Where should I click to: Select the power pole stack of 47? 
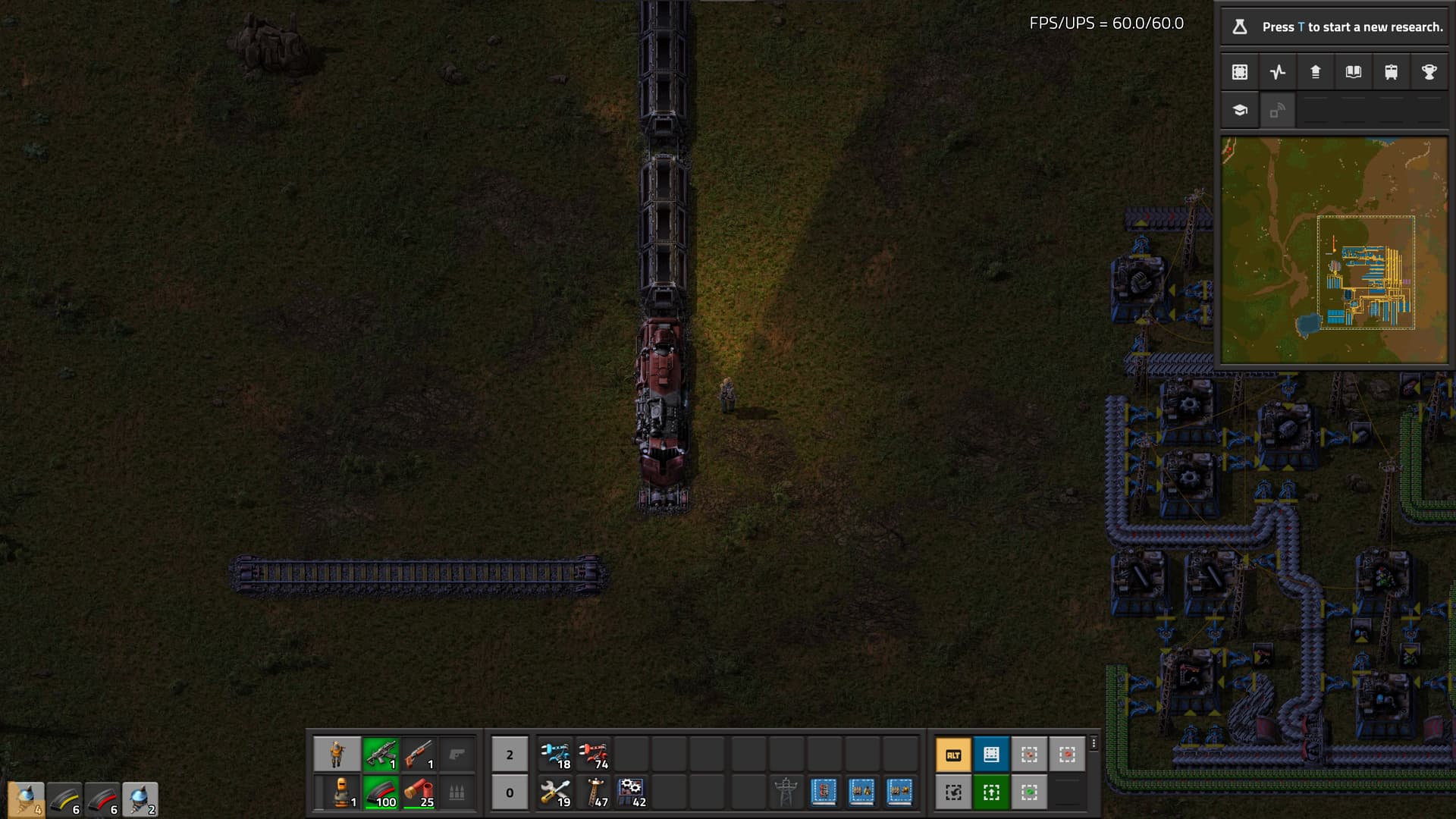[x=594, y=792]
